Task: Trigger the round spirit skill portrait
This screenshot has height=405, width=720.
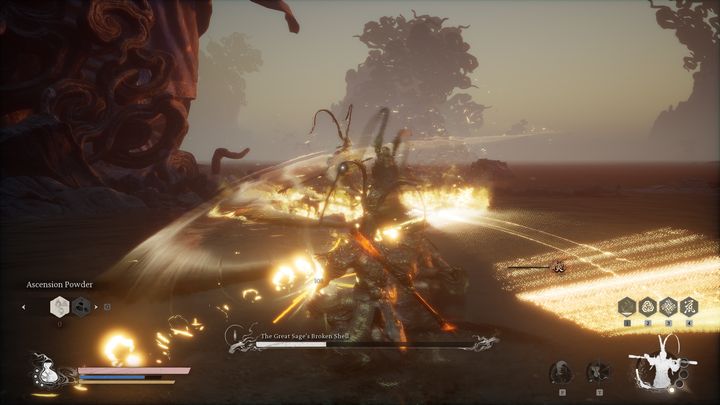Action: point(562,372)
